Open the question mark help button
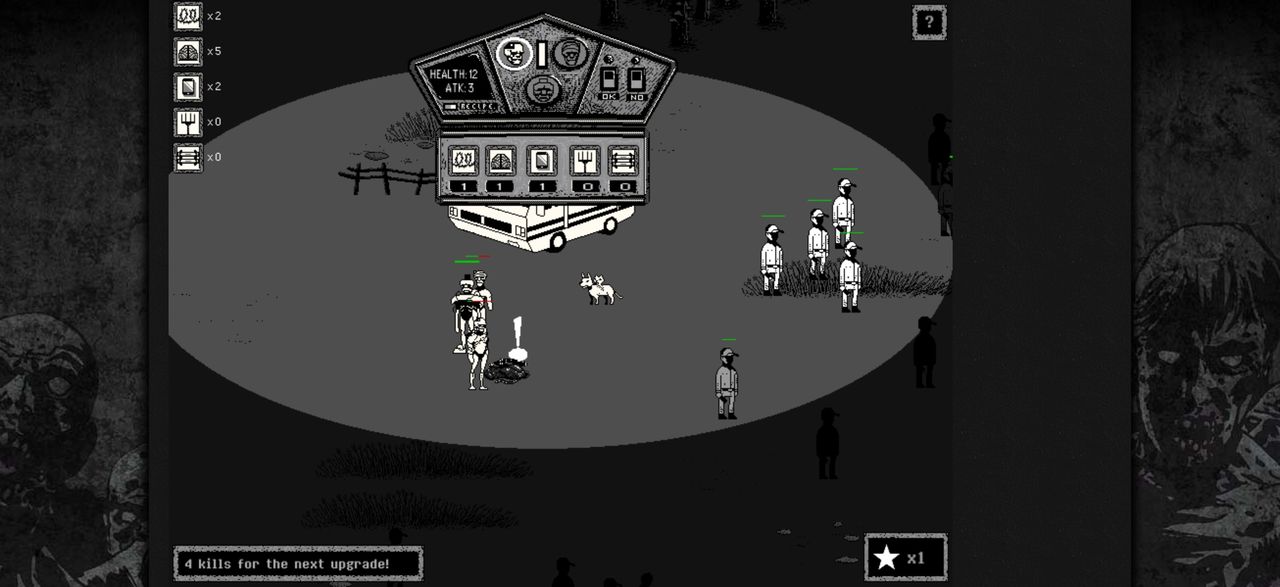This screenshot has width=1280, height=587. coord(929,22)
